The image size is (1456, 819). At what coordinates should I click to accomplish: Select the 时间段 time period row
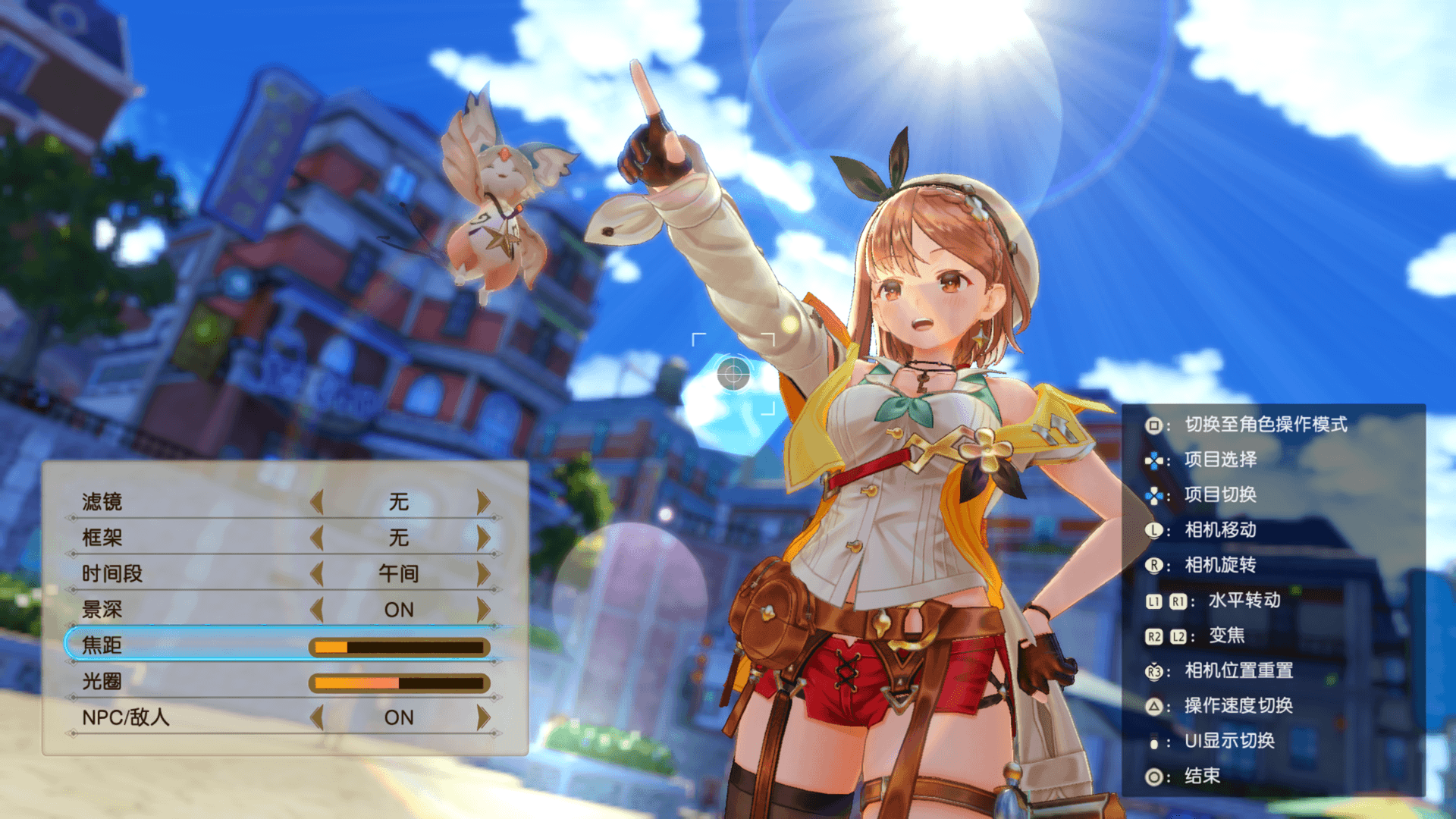[x=112, y=573]
